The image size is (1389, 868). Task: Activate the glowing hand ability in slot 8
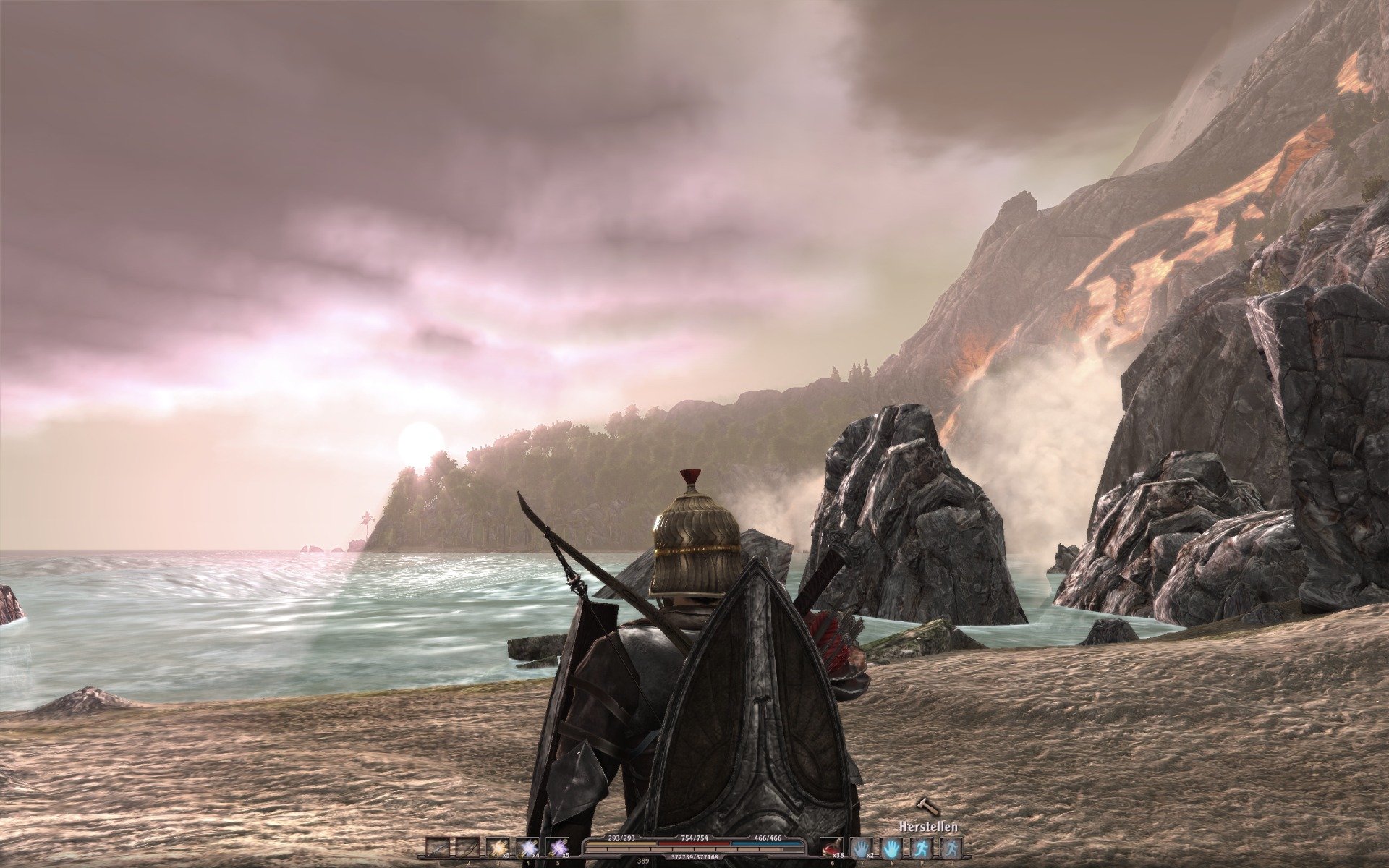click(891, 848)
